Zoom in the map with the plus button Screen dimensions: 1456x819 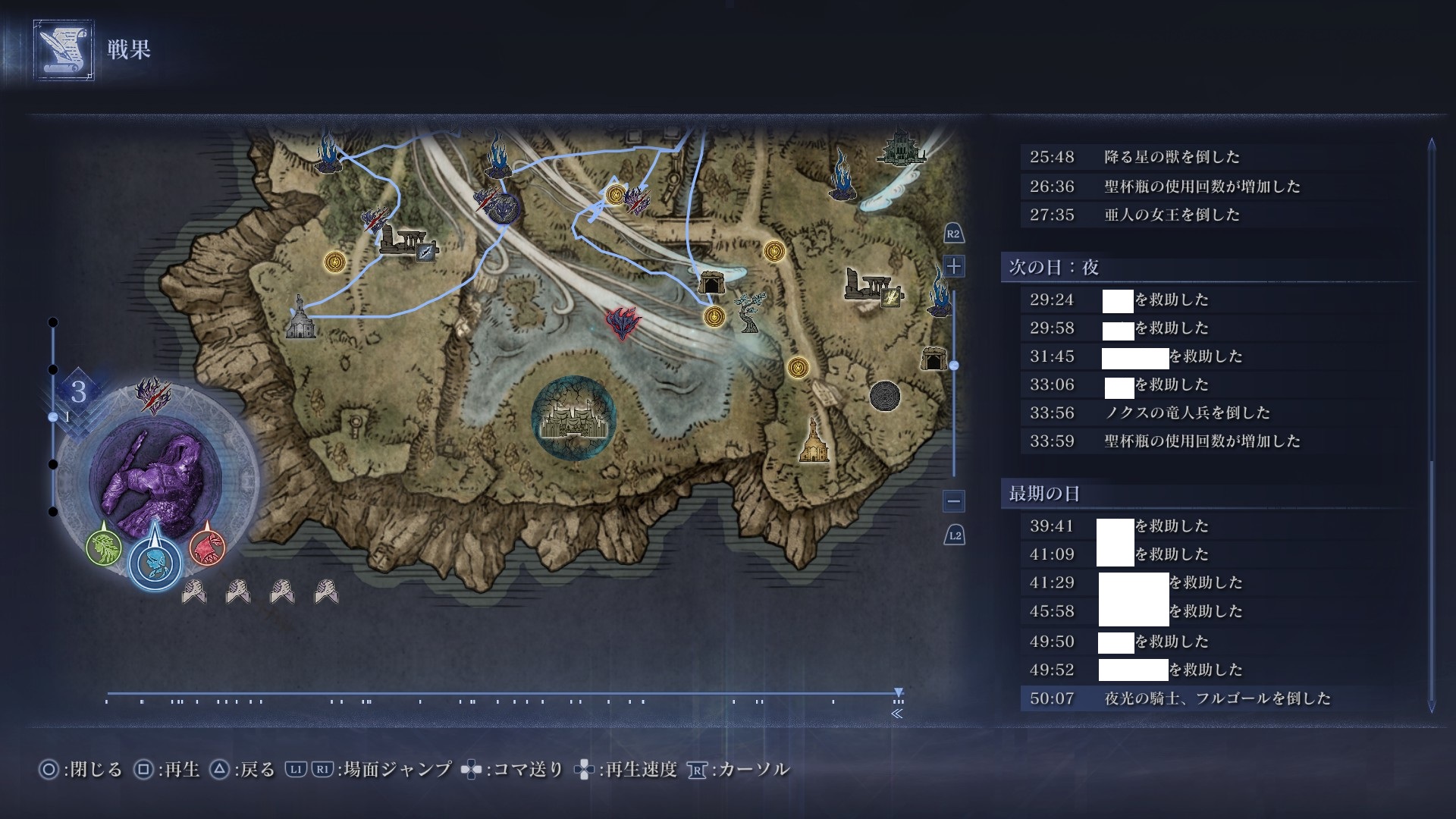pos(954,266)
